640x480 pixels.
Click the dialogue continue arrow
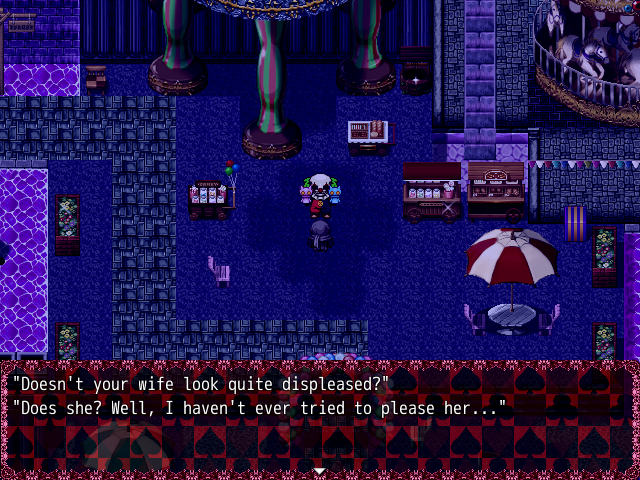click(319, 469)
